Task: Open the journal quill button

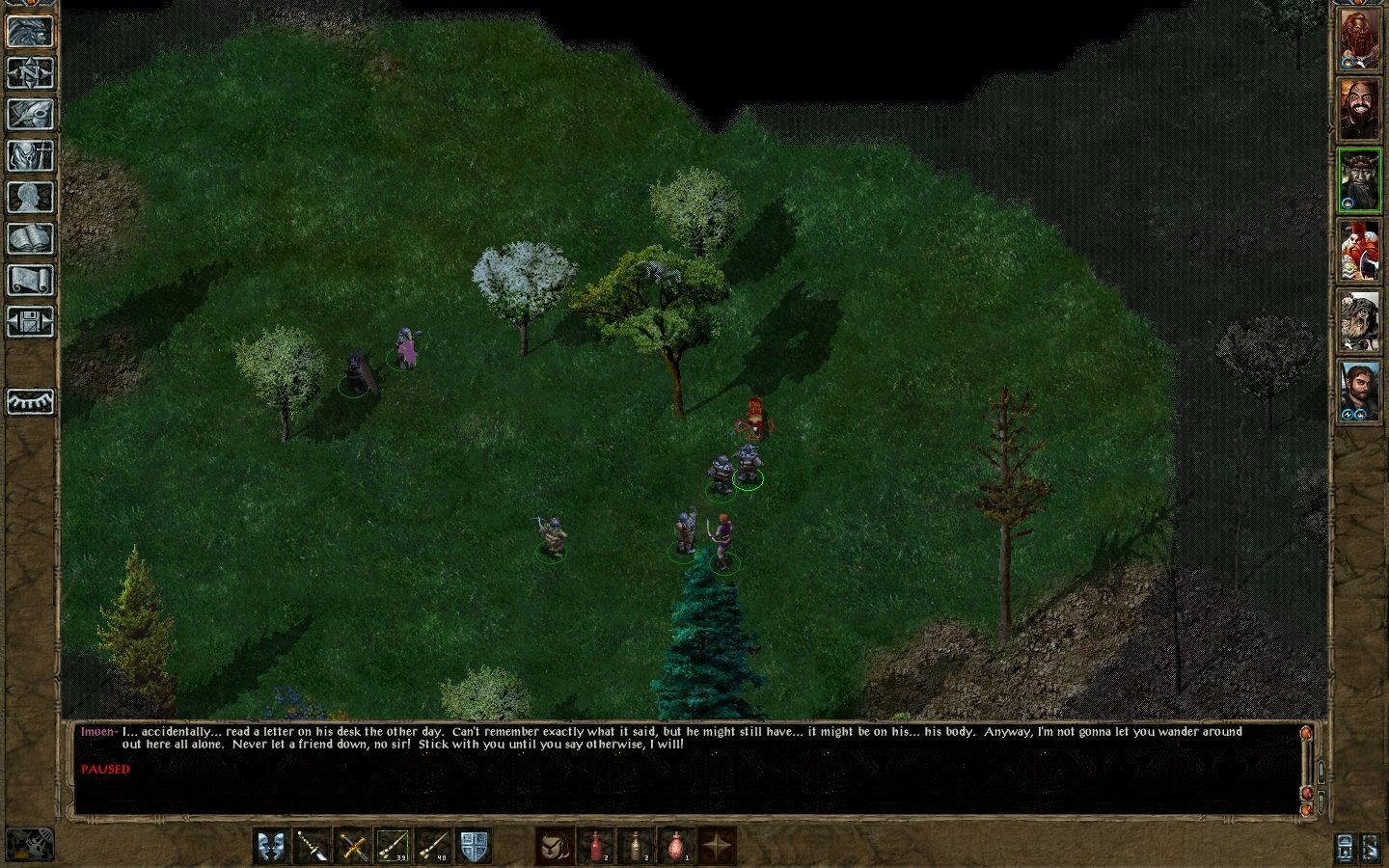Action: click(30, 114)
